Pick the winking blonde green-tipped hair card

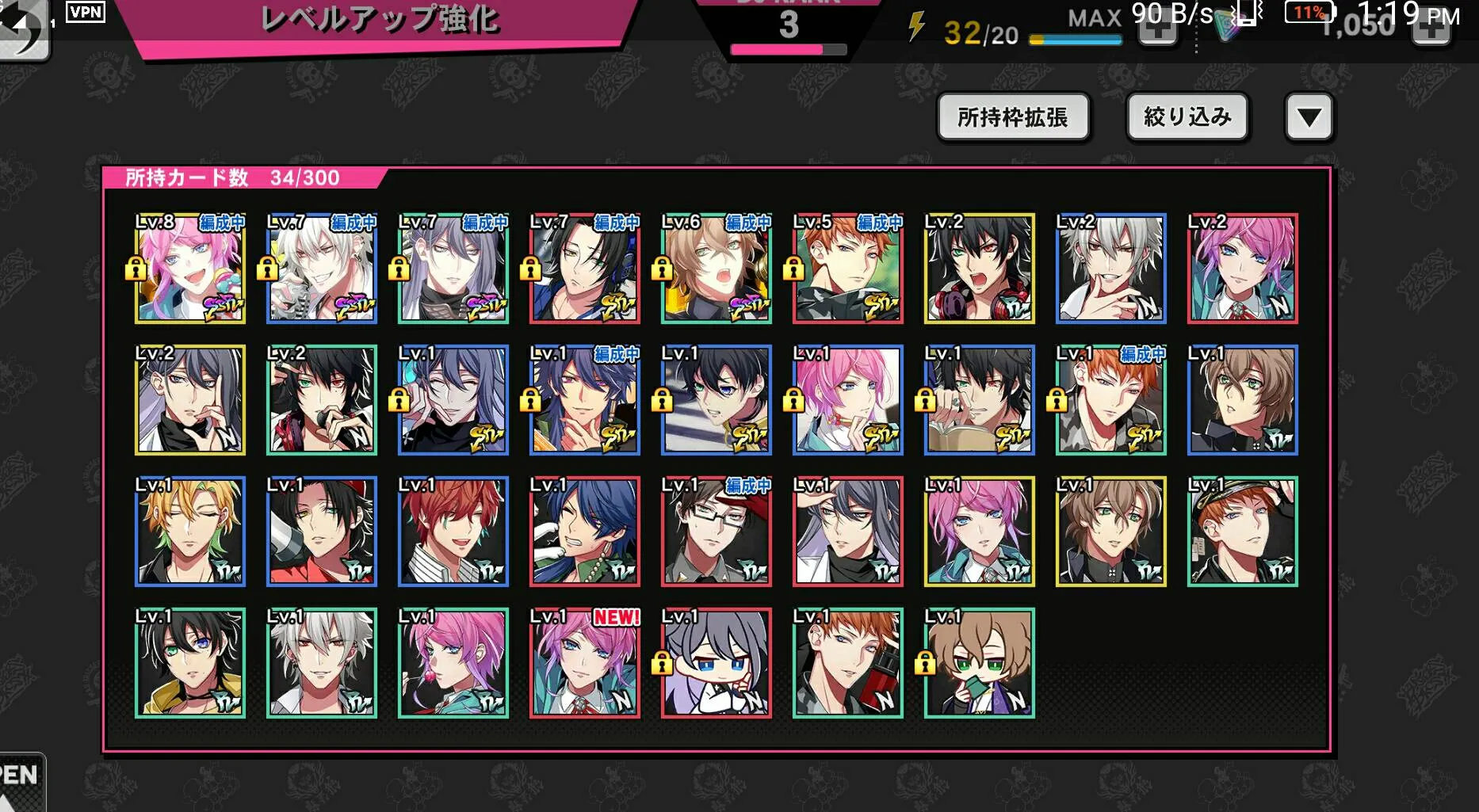pos(190,532)
